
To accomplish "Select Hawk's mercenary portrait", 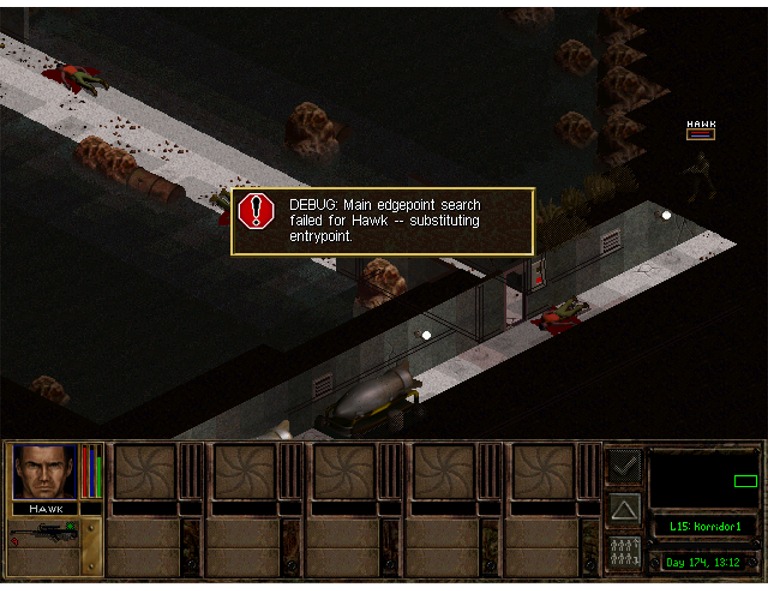I will (44, 471).
